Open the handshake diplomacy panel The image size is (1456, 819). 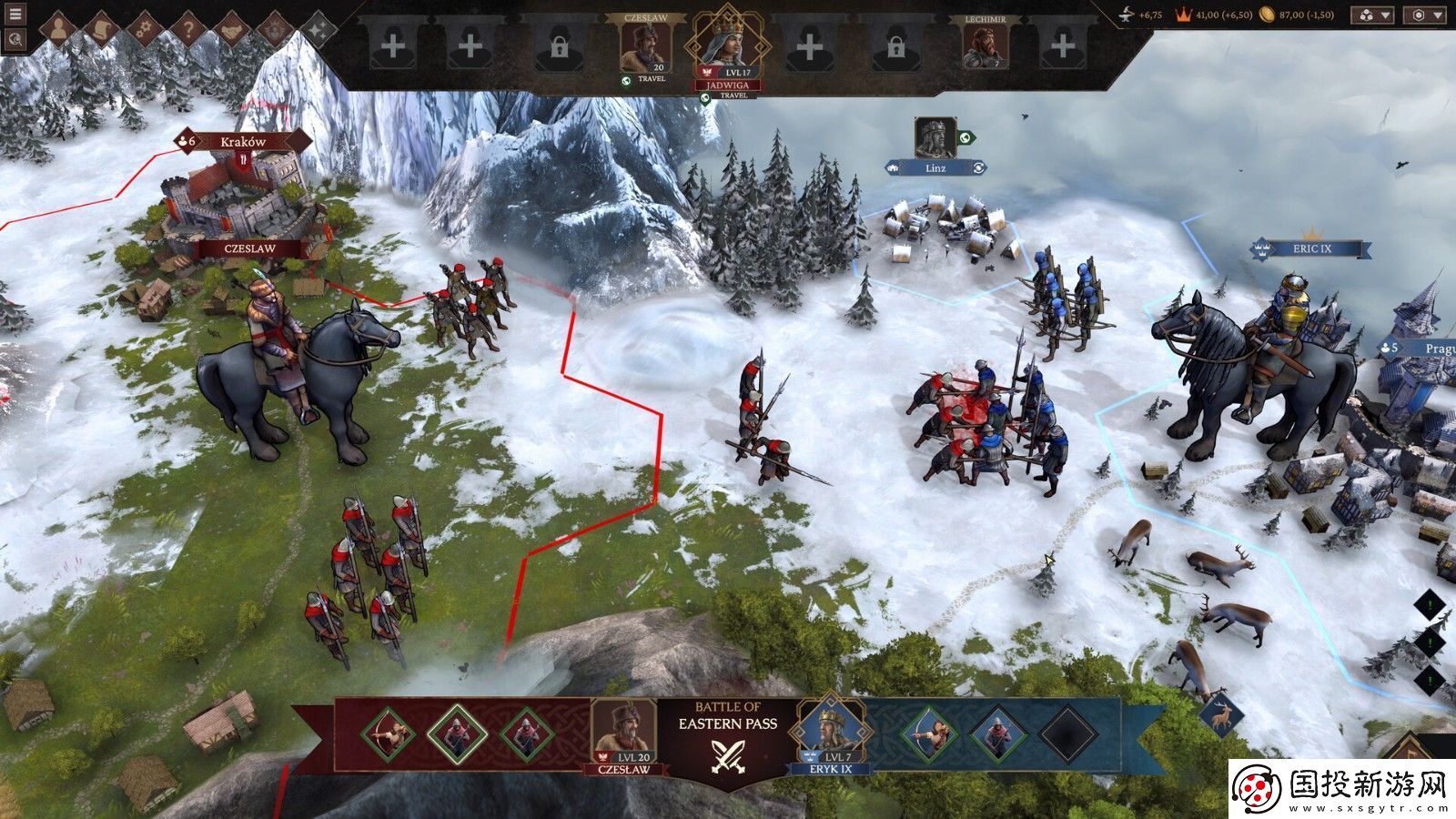231,30
